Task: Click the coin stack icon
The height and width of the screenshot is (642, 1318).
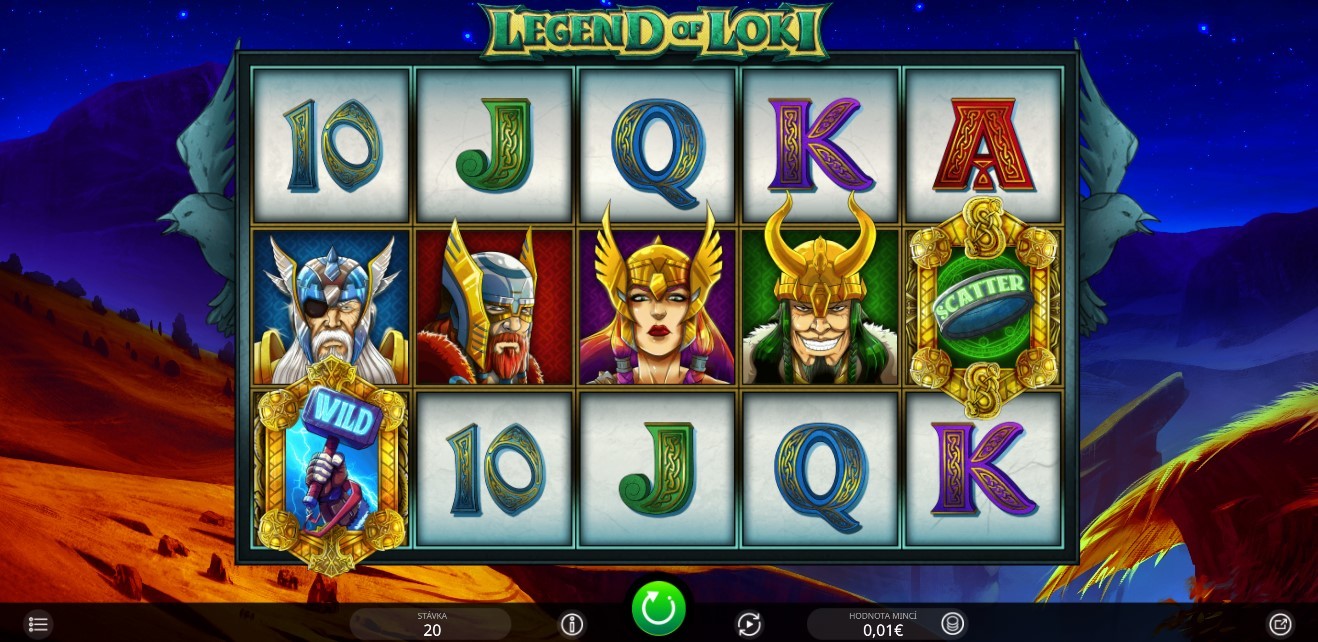Action: tap(953, 624)
